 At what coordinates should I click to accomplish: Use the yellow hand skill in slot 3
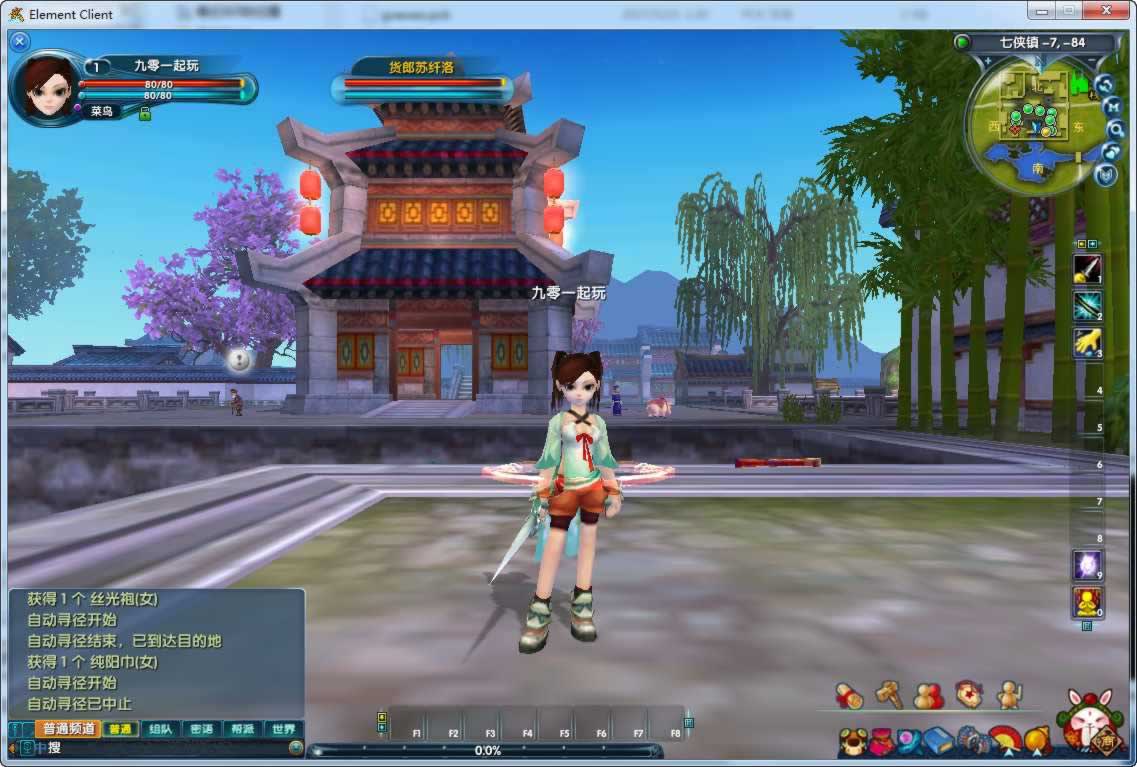coord(1087,343)
